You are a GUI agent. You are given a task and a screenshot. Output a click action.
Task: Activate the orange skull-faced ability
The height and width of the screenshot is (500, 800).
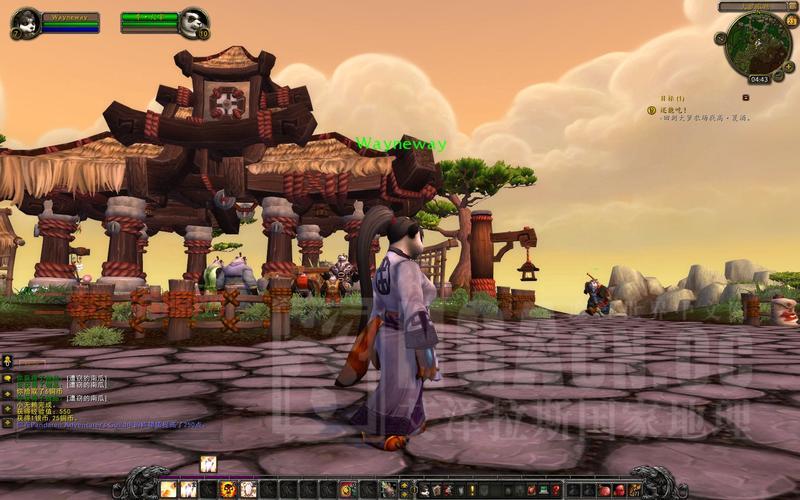tap(228, 489)
